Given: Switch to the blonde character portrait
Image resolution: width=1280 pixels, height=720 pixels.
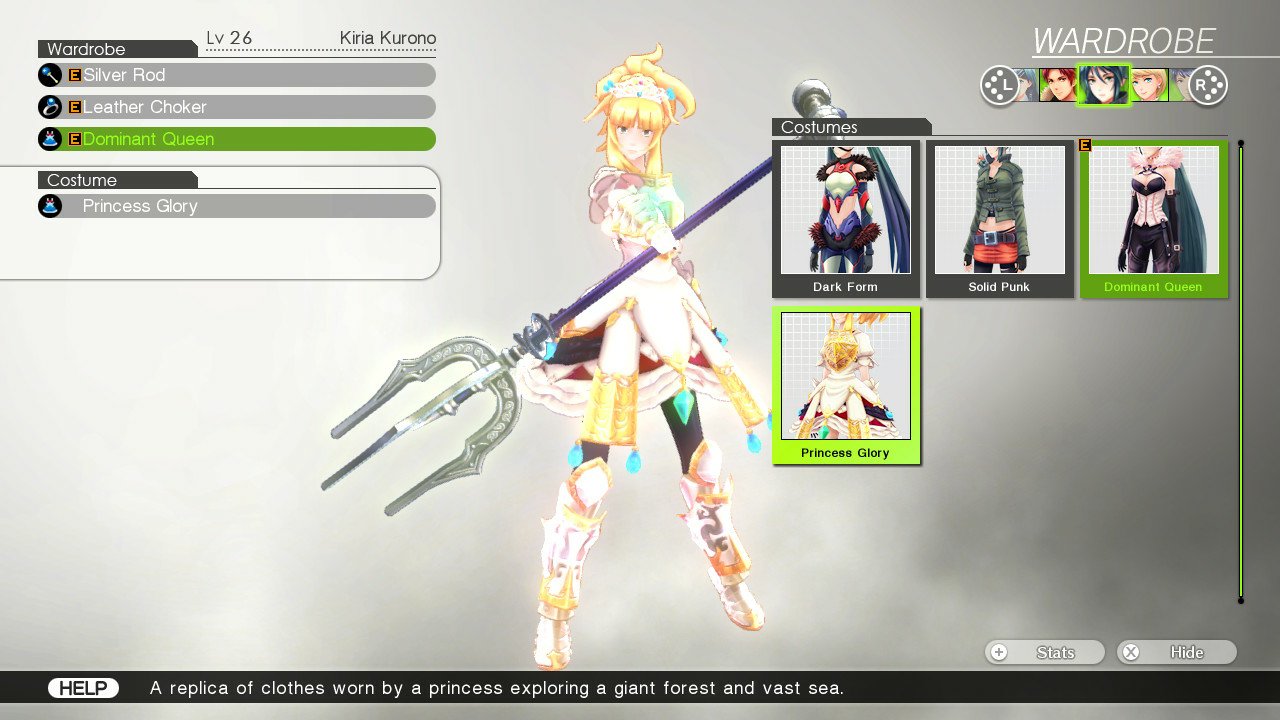Looking at the screenshot, I should coord(1148,85).
